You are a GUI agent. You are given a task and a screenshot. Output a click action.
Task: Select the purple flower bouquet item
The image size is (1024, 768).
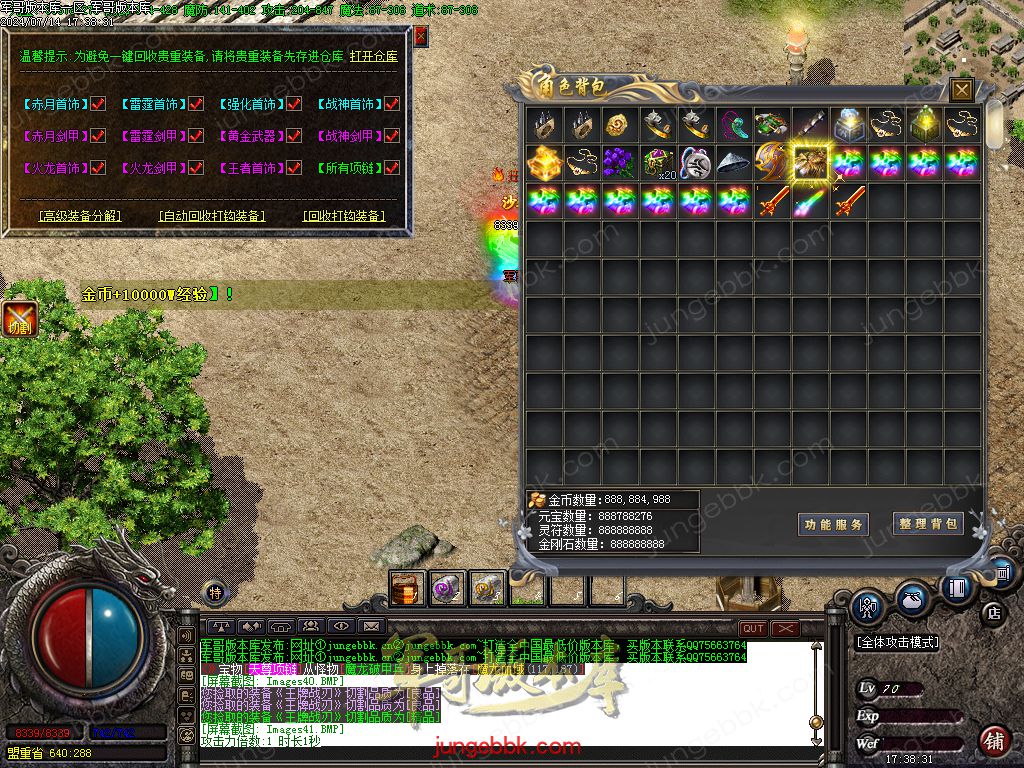point(620,162)
